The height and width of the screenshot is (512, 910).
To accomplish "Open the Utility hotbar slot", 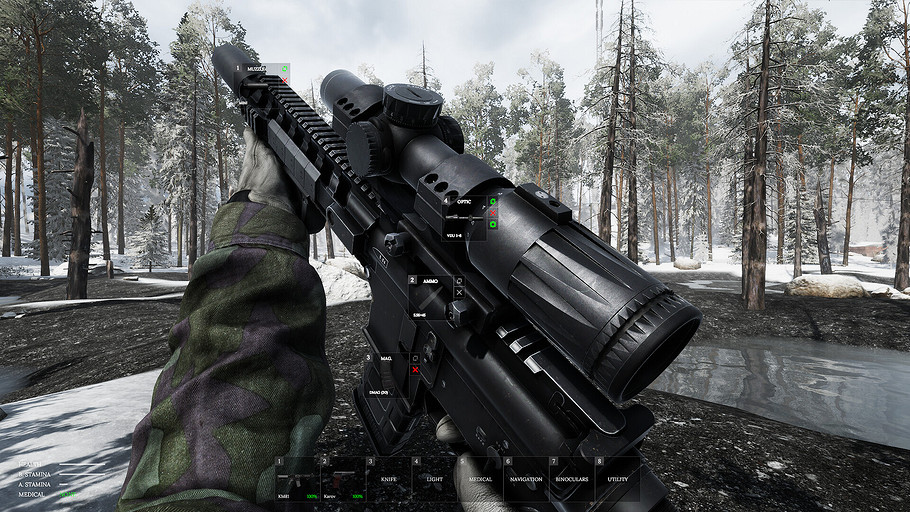I will pos(617,479).
